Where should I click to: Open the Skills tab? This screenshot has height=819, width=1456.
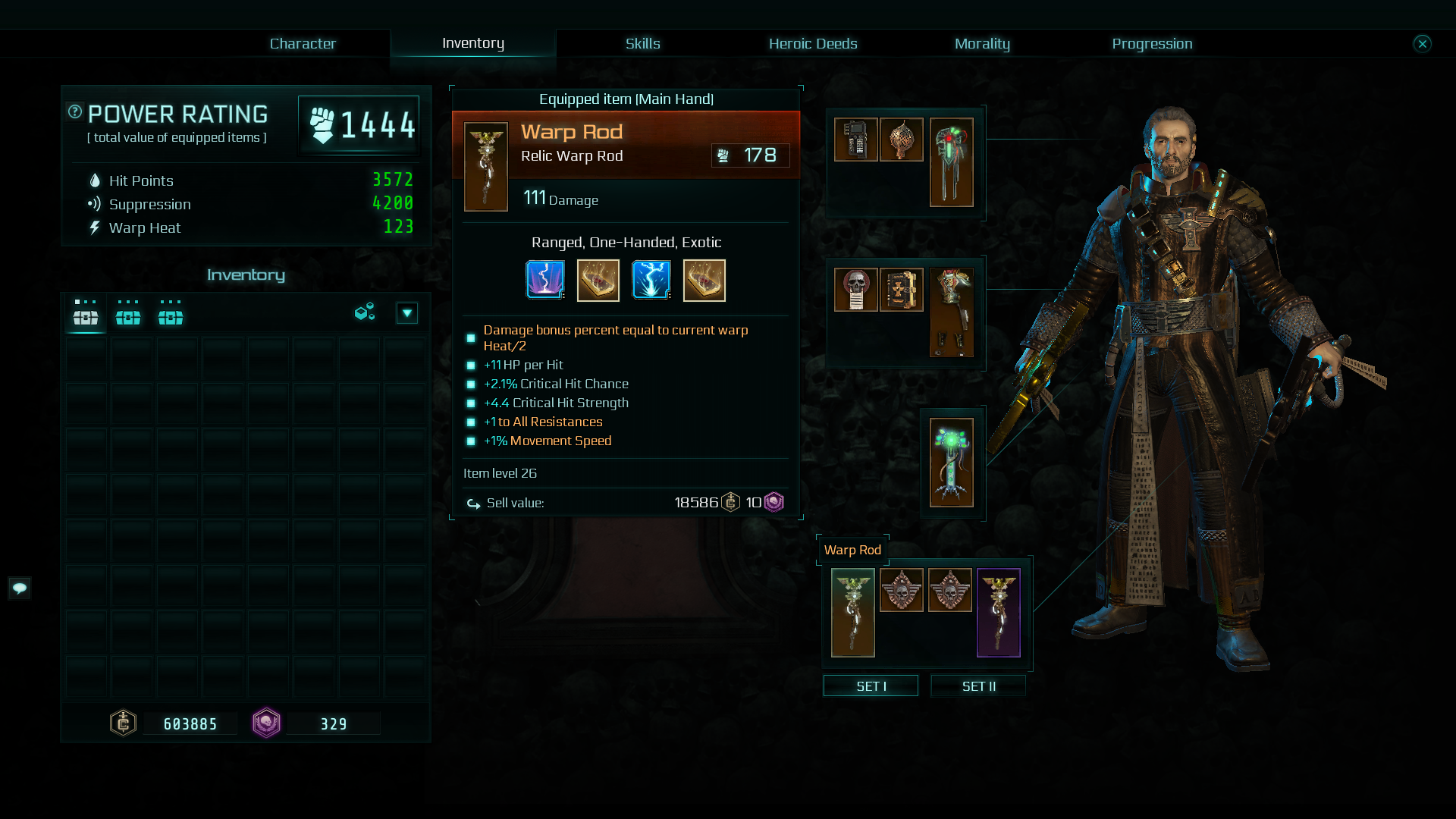point(642,43)
